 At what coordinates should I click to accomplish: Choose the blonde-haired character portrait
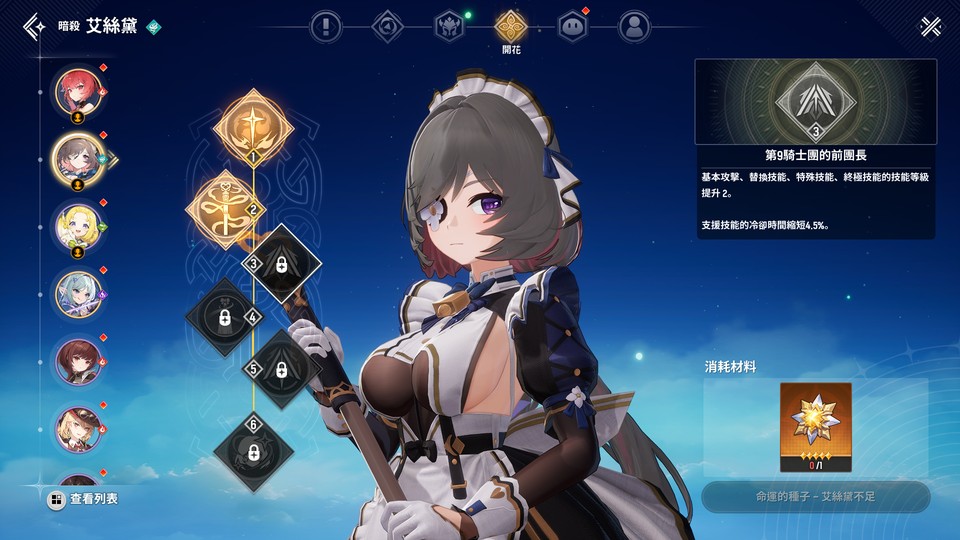tap(77, 226)
